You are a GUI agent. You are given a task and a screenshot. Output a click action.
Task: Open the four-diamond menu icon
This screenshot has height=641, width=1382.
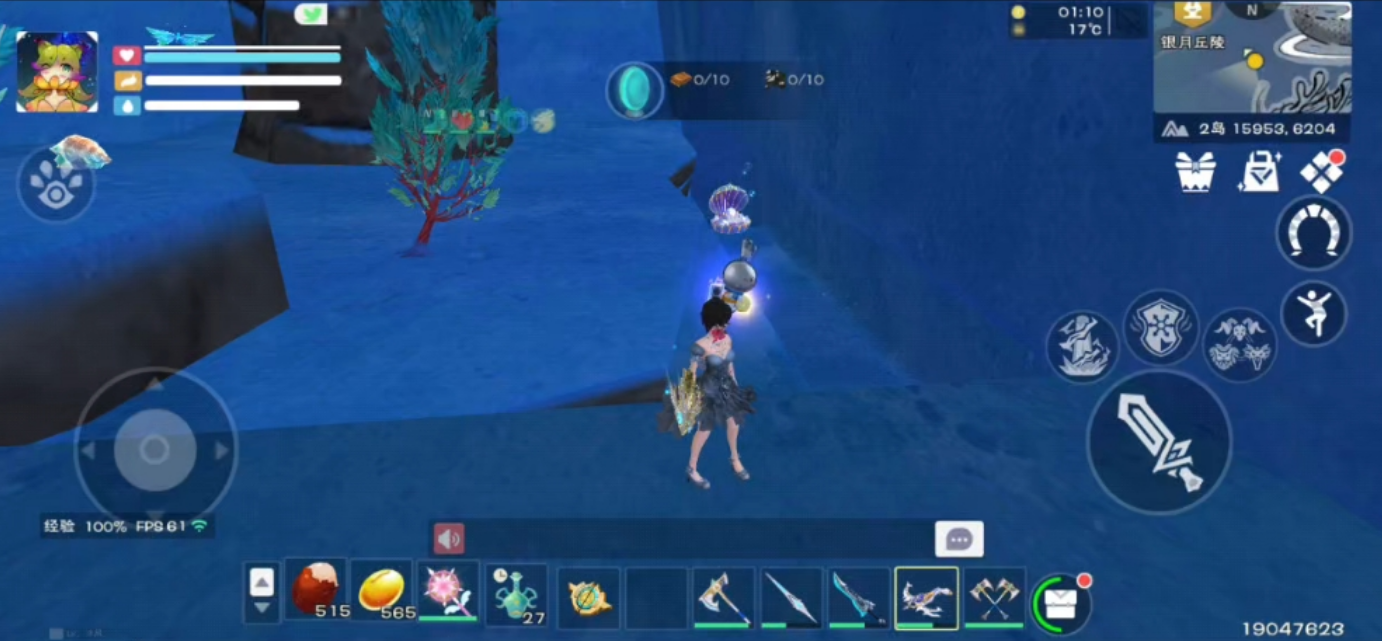[x=1321, y=172]
